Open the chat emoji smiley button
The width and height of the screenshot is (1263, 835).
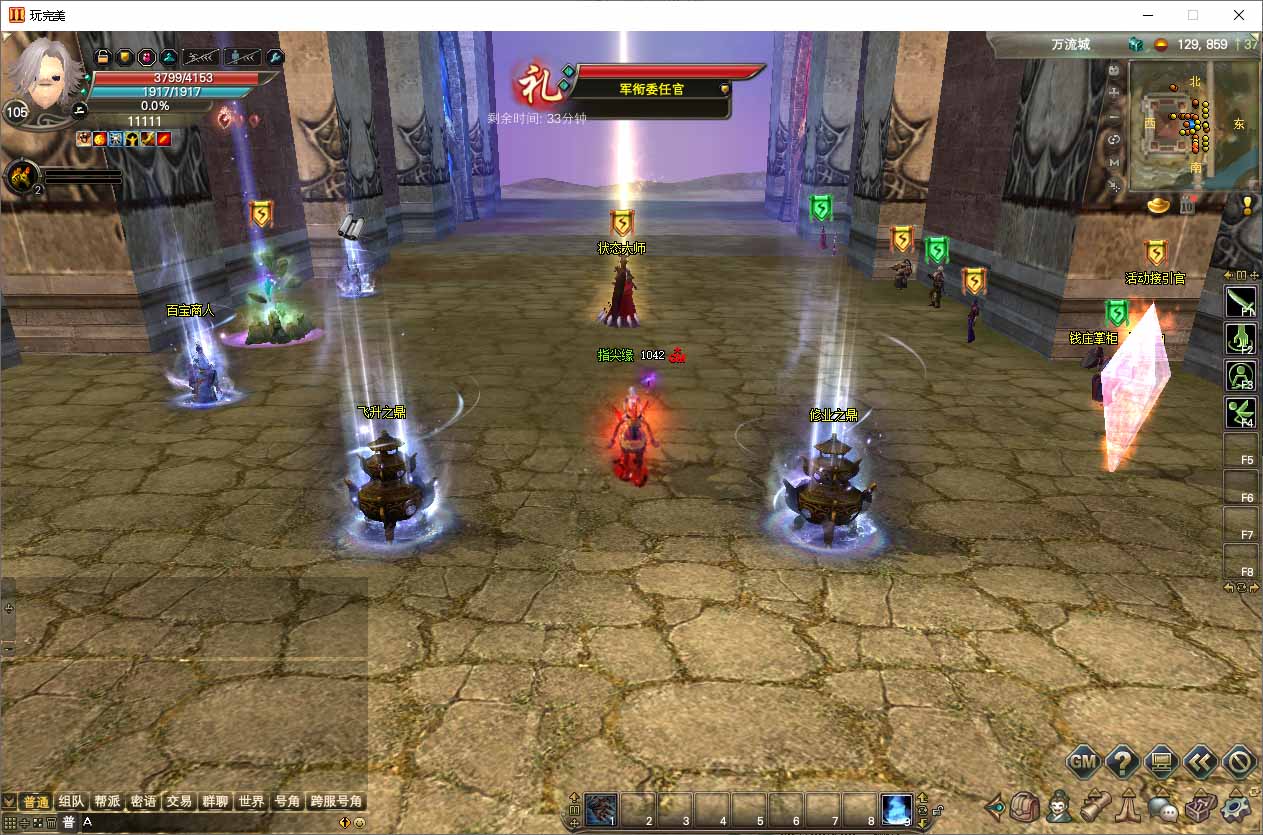tap(360, 823)
